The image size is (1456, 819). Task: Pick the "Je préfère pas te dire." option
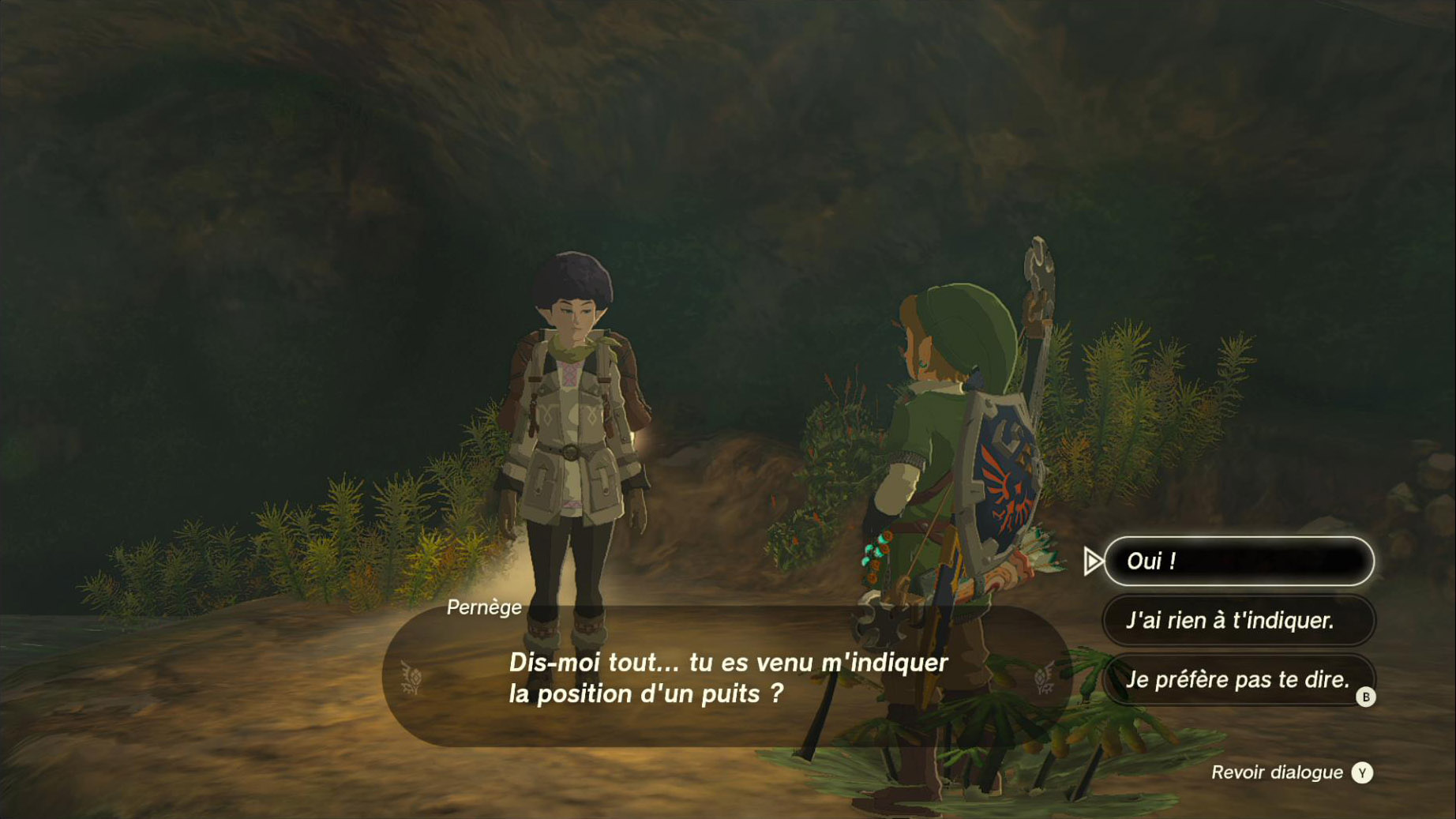click(x=1238, y=679)
